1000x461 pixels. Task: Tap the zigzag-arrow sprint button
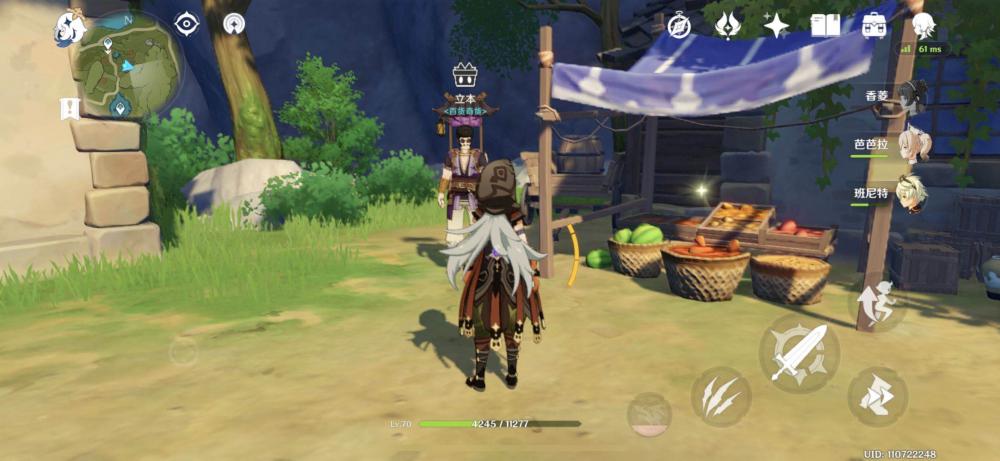click(877, 397)
